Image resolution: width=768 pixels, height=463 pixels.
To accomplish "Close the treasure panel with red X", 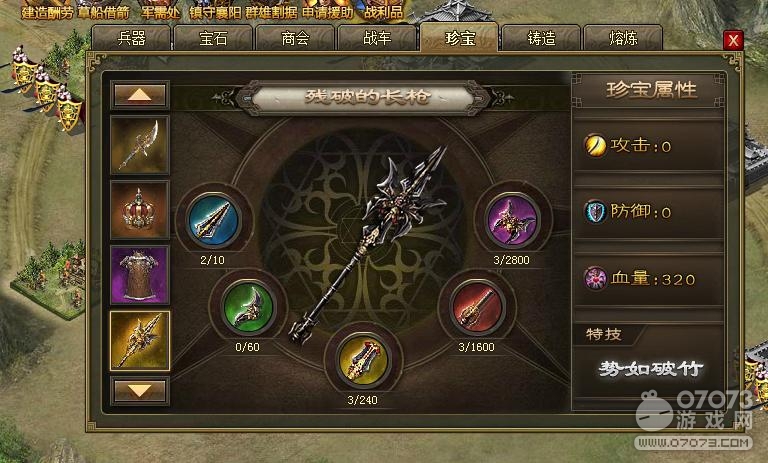I will click(x=733, y=40).
